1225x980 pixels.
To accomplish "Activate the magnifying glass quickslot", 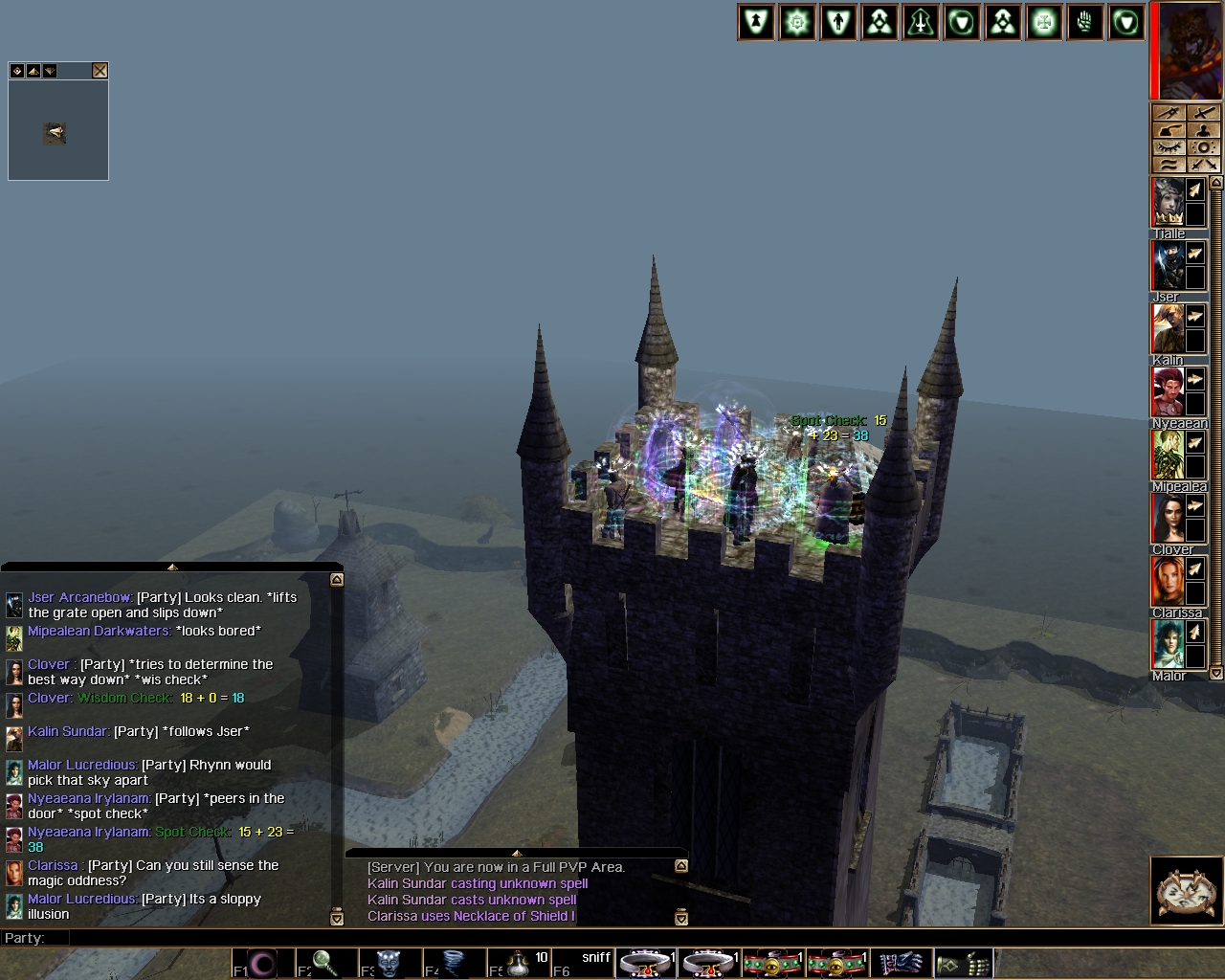I will click(x=326, y=963).
